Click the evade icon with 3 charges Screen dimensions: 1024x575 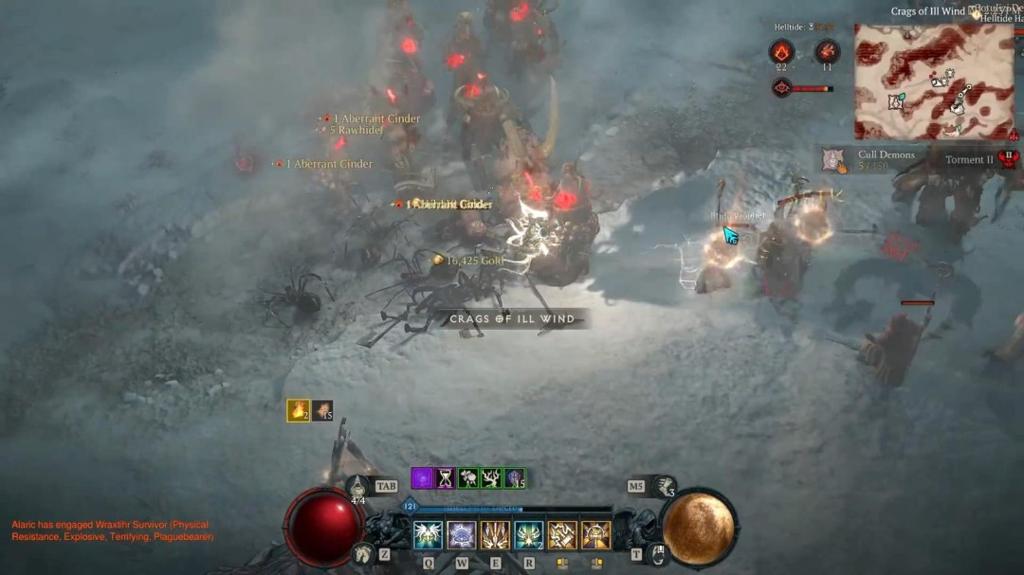point(664,487)
